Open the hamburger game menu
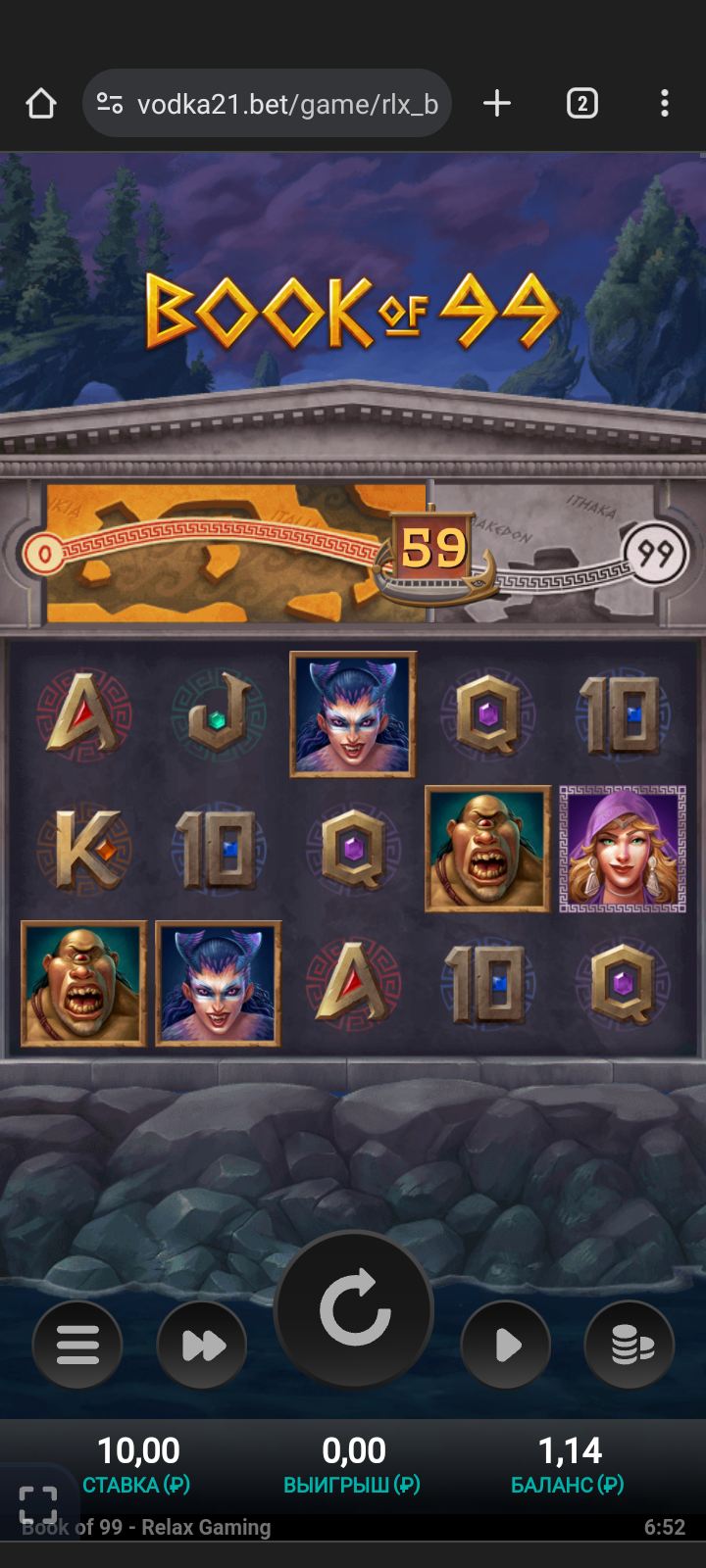706x1568 pixels. tap(77, 1345)
